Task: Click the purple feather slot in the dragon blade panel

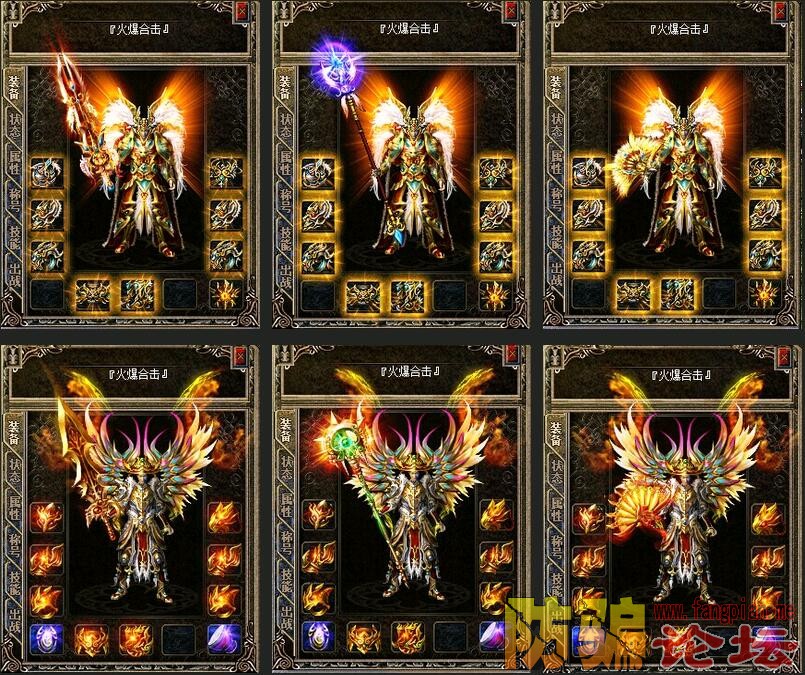Action: (x=224, y=637)
